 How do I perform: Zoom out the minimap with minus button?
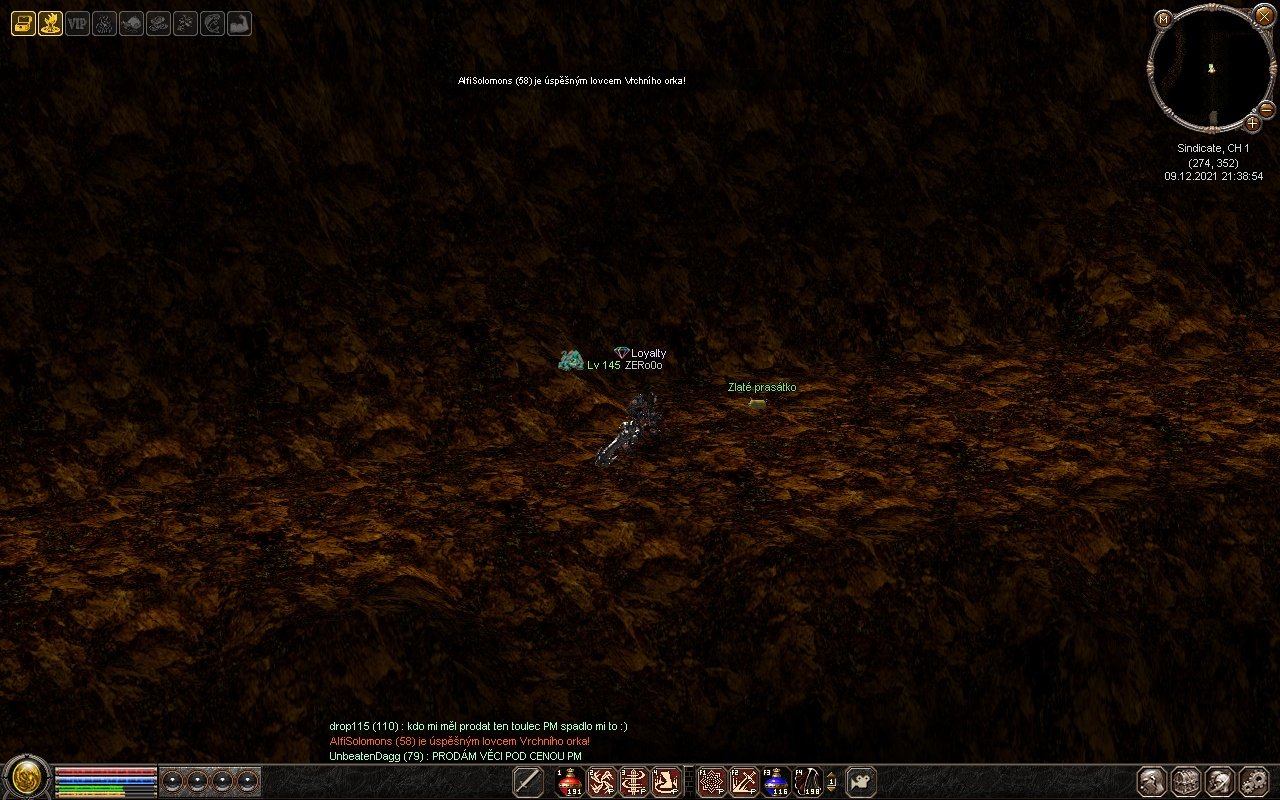(1266, 108)
